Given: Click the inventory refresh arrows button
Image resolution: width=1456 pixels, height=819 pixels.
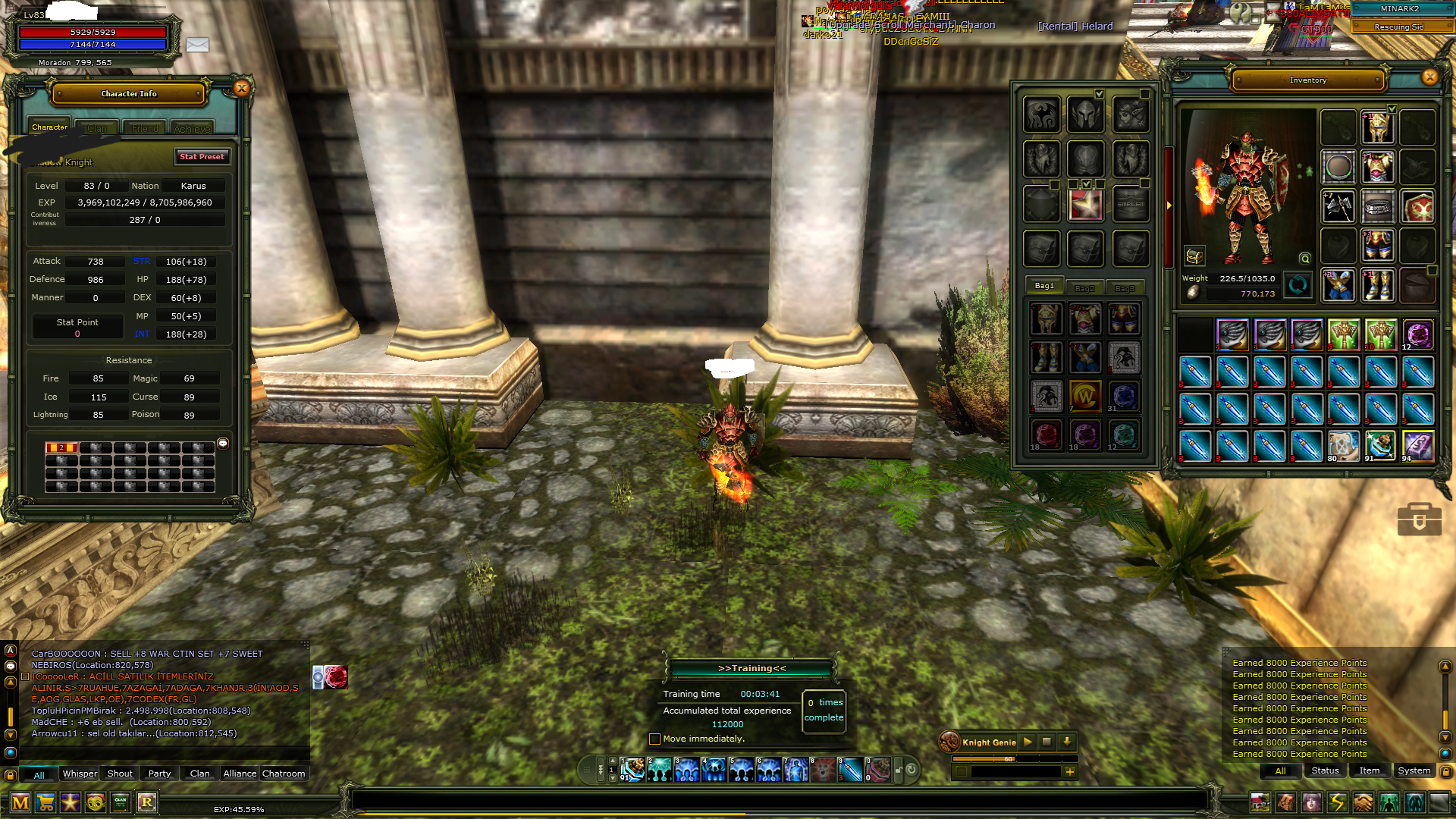Looking at the screenshot, I should coord(1298,285).
